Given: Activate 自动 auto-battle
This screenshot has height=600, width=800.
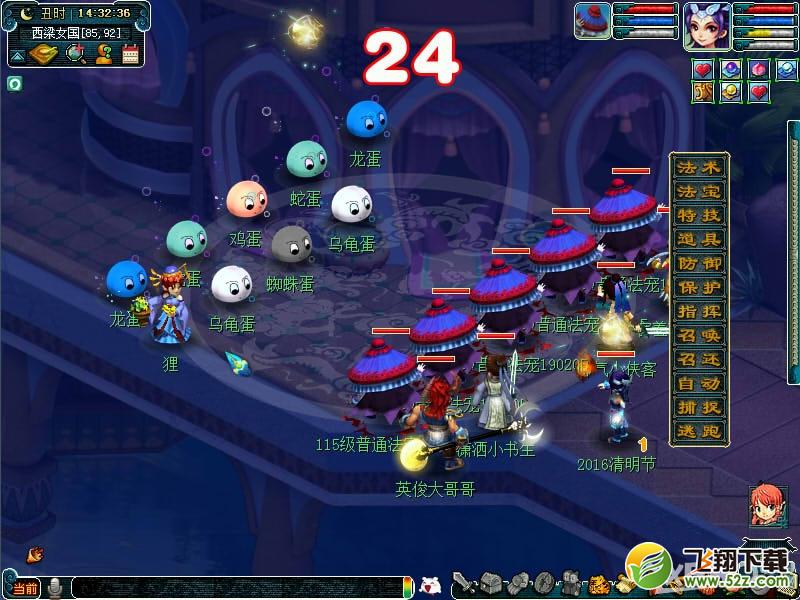Looking at the screenshot, I should [x=698, y=383].
